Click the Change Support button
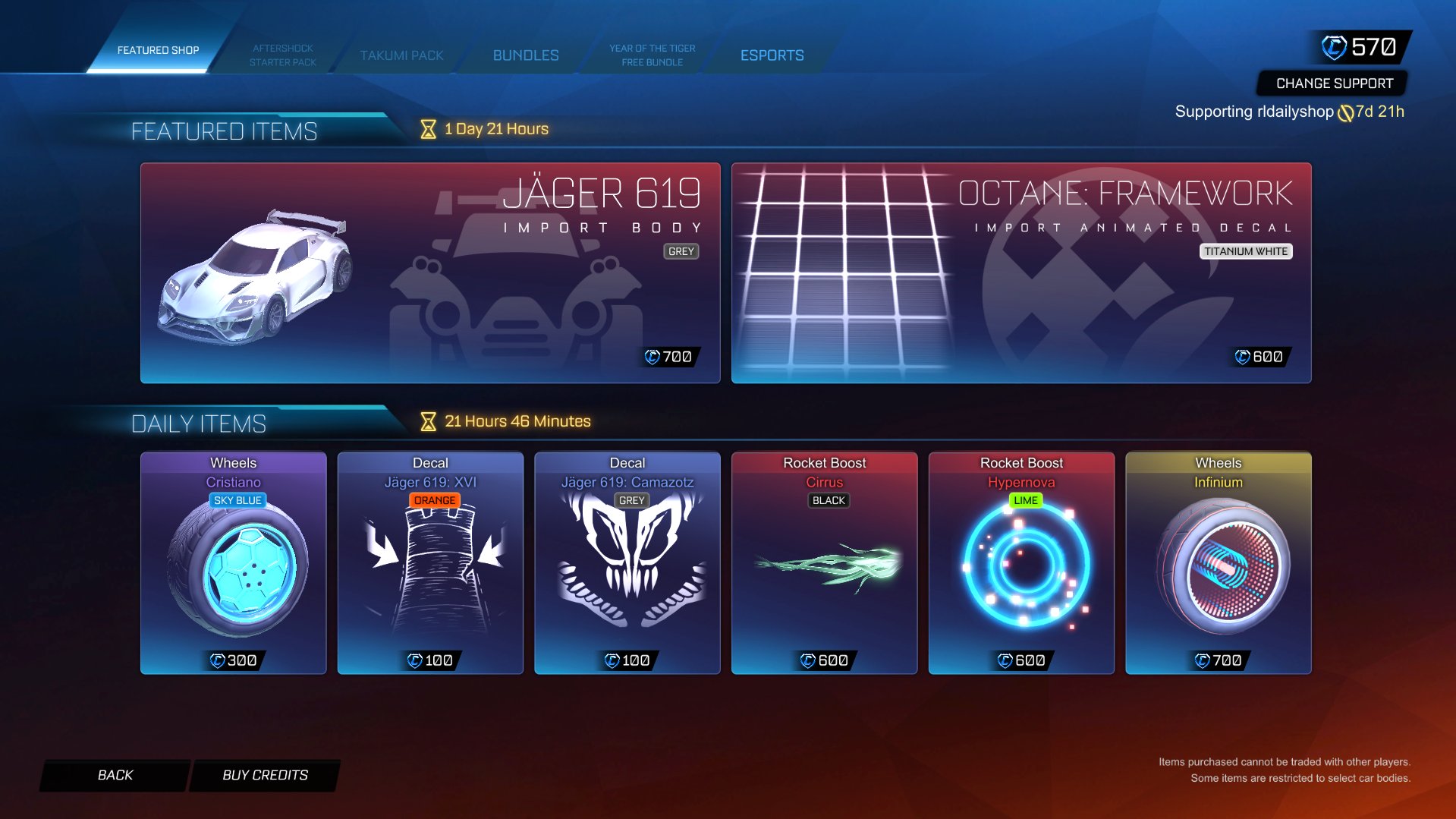Image resolution: width=1456 pixels, height=819 pixels. [1332, 83]
